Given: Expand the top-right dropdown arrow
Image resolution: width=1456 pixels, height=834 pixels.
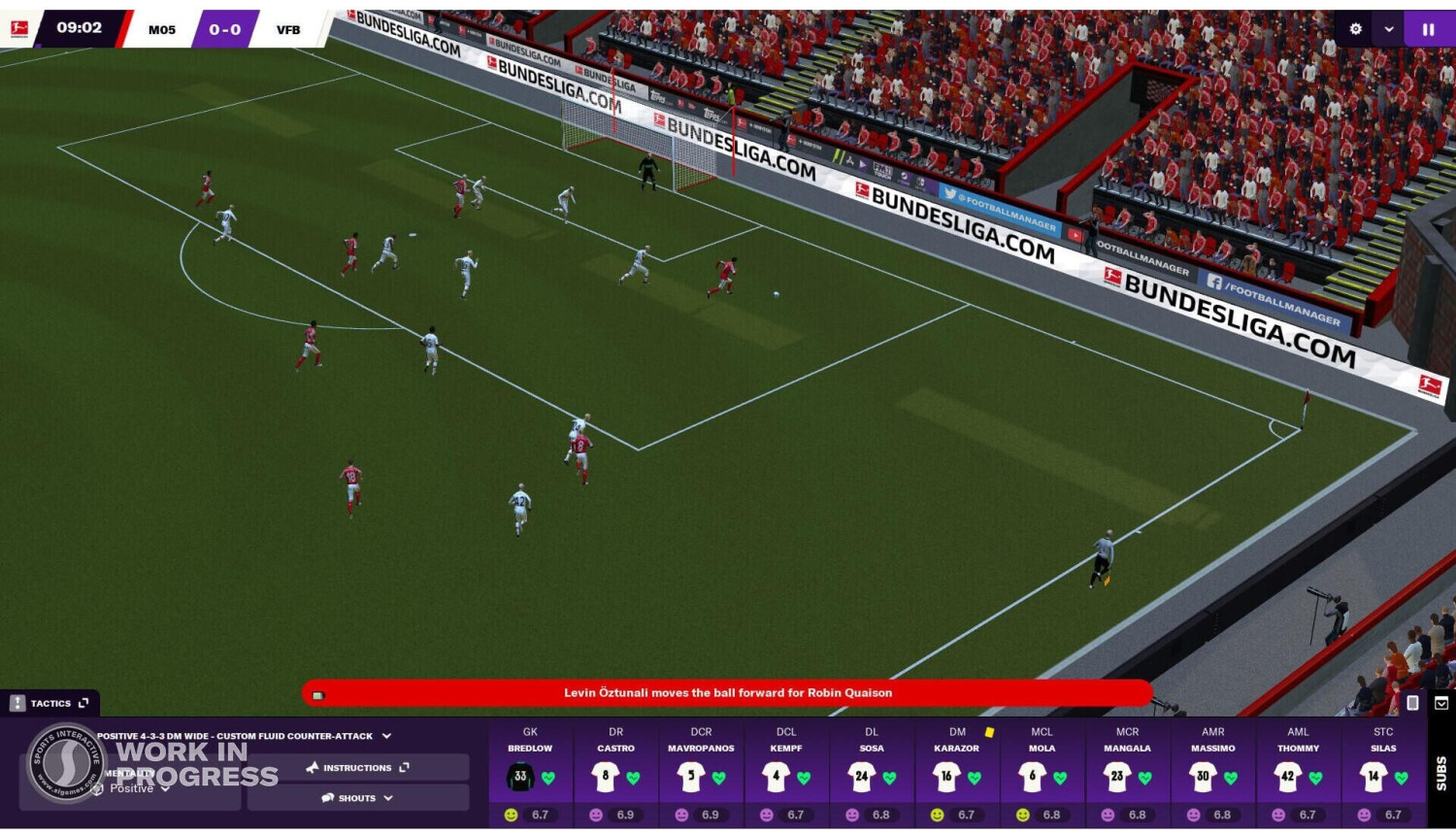Looking at the screenshot, I should [x=1389, y=29].
